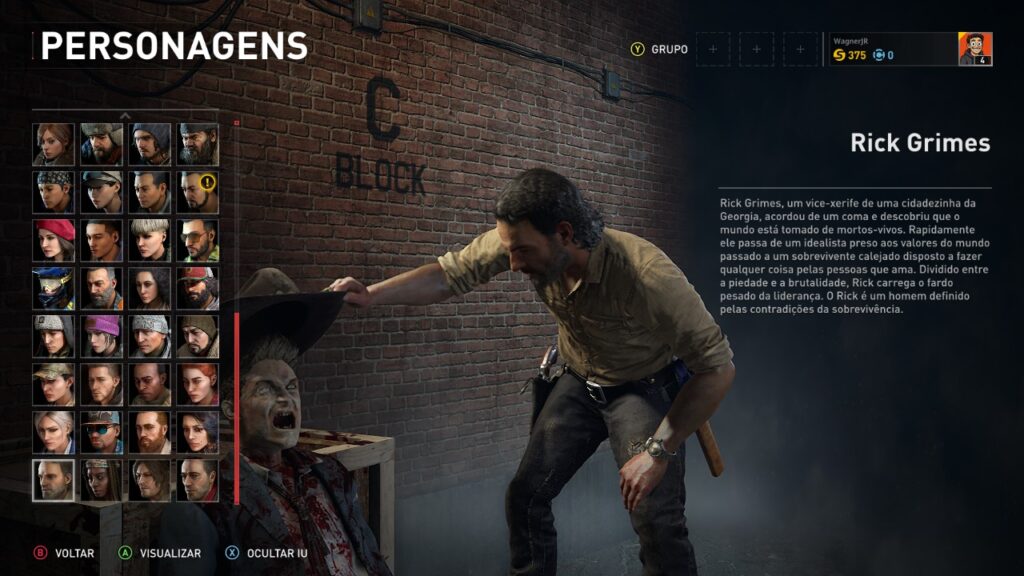Screen dimensions: 1024x576
Task: Select the bearded man with the orange beard
Action: (x=150, y=431)
